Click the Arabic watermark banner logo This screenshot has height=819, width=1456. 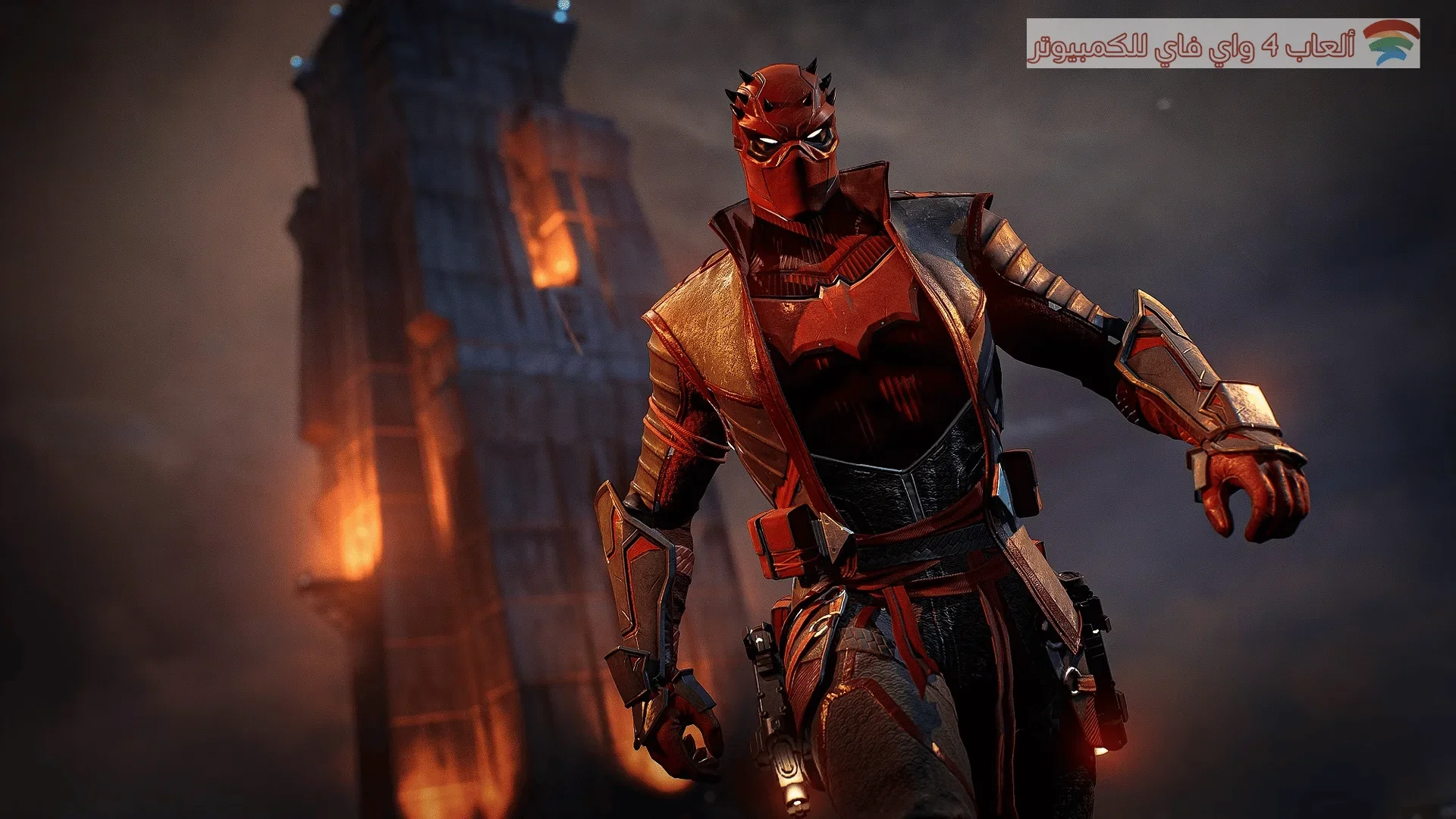pos(1222,44)
